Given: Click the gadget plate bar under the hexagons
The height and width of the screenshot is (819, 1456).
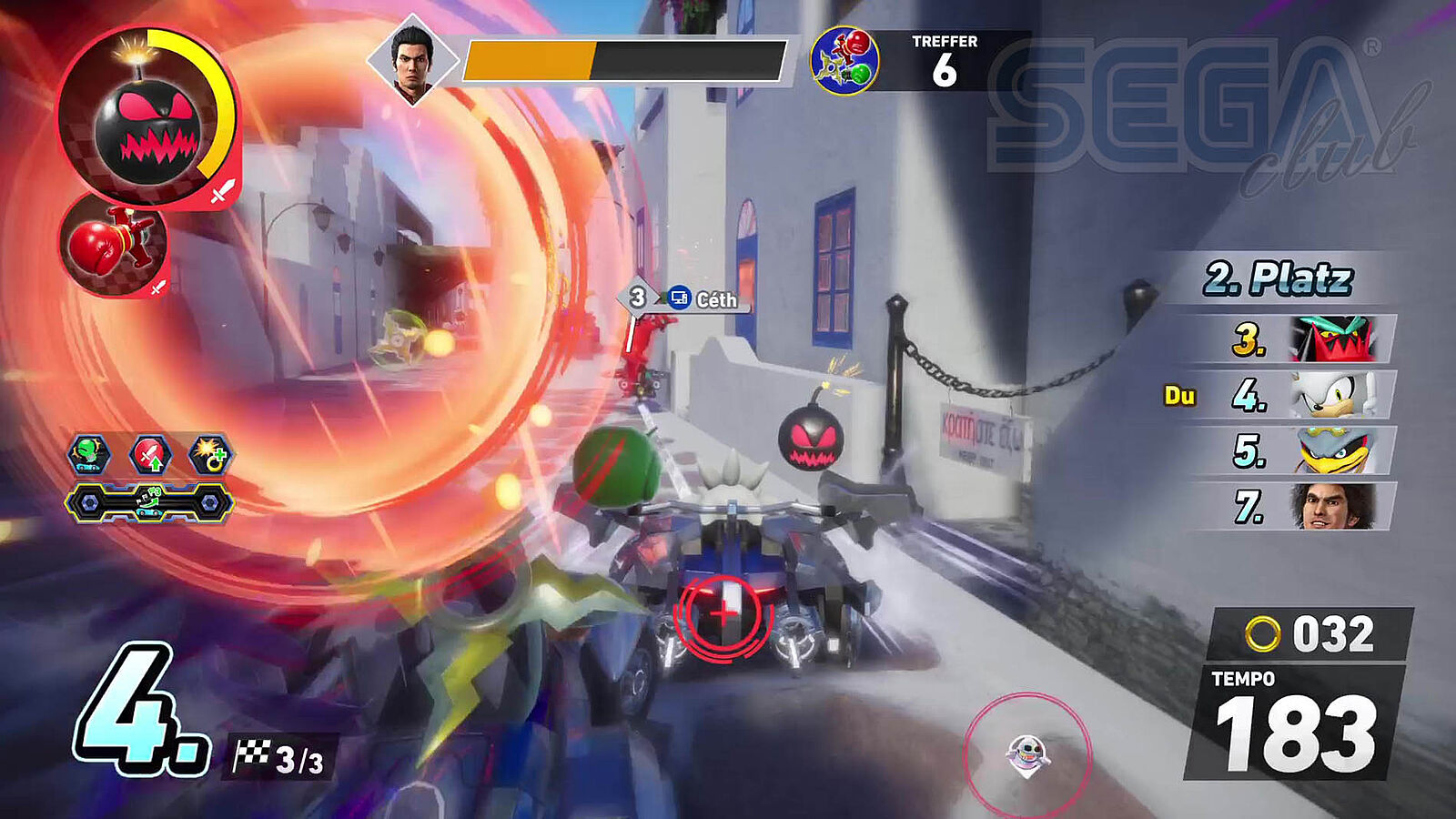Looking at the screenshot, I should (x=149, y=502).
